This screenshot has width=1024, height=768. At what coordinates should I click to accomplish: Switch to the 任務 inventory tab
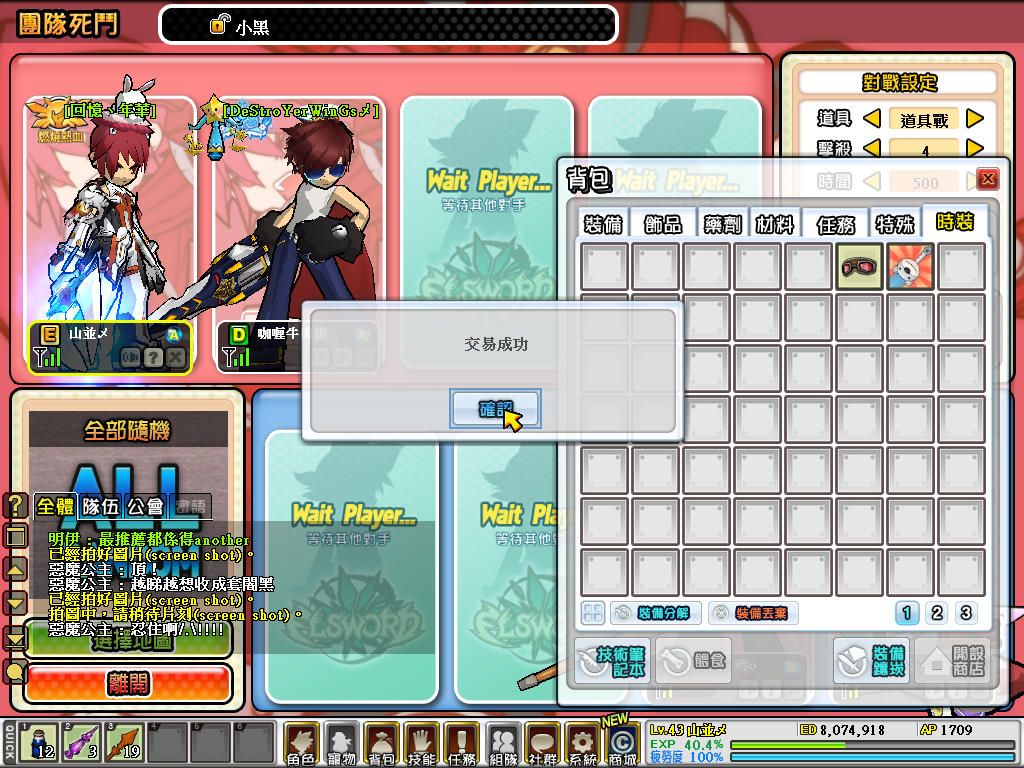[836, 224]
